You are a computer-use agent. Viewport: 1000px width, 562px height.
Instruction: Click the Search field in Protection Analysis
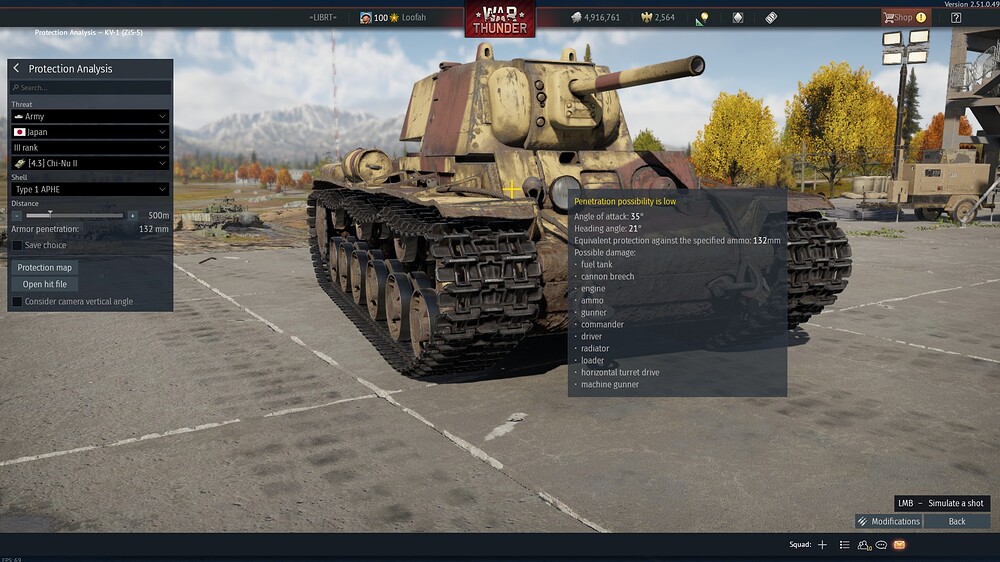pyautogui.click(x=90, y=88)
